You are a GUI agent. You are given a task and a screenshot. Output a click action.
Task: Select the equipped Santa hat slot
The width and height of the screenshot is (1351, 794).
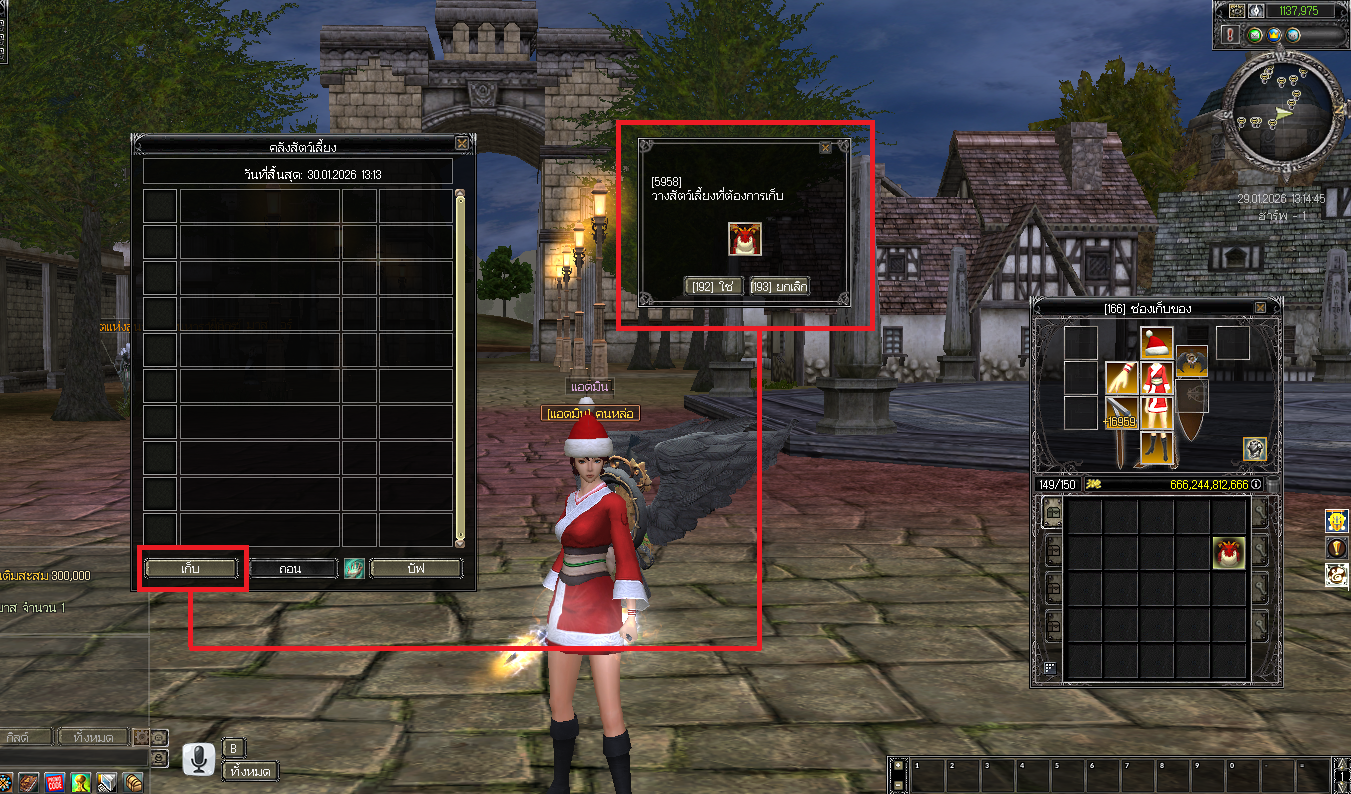(x=1157, y=343)
